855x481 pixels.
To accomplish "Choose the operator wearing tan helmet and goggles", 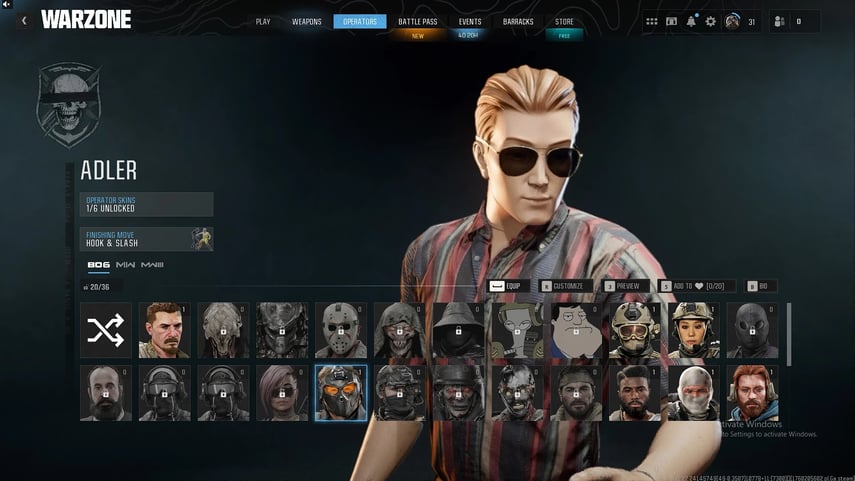I will click(635, 330).
